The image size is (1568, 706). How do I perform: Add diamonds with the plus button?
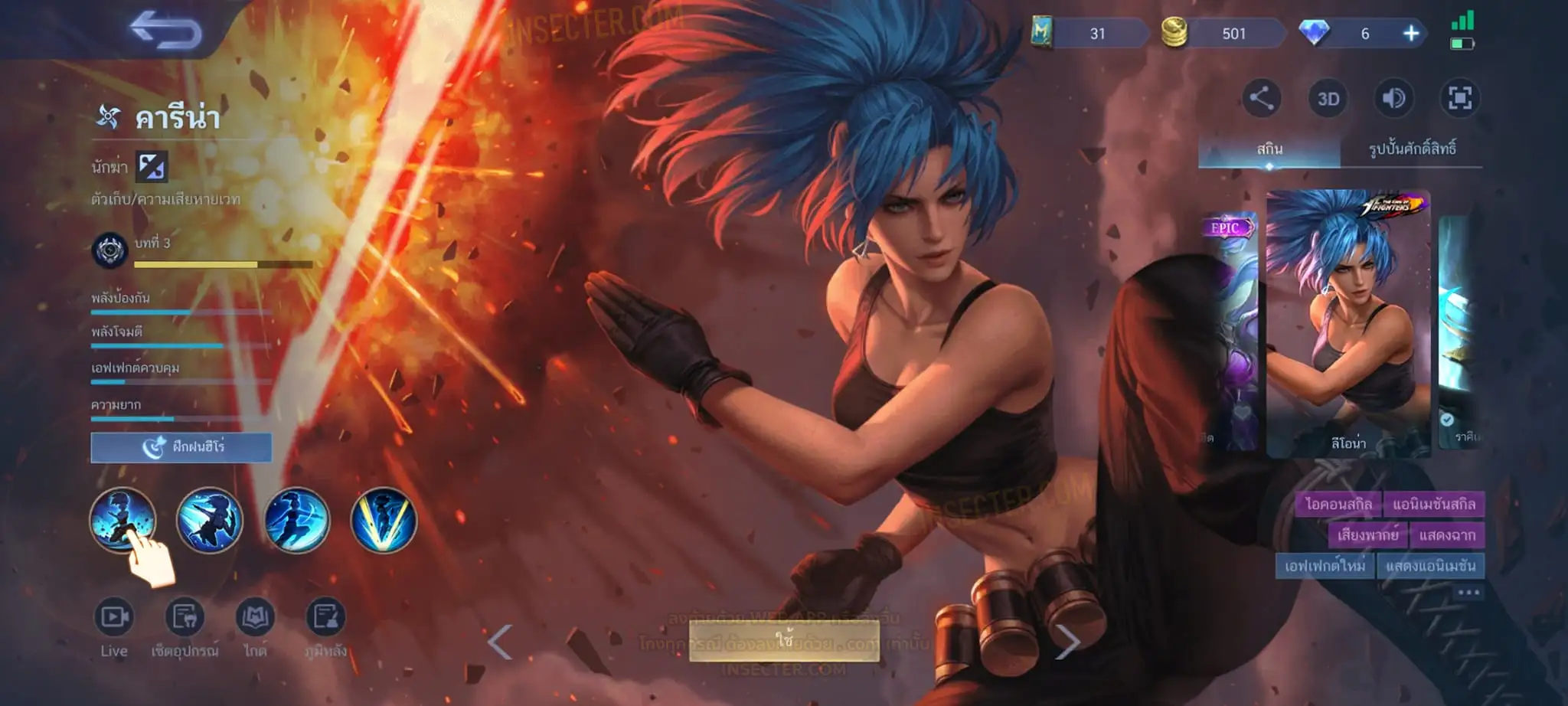(1410, 34)
